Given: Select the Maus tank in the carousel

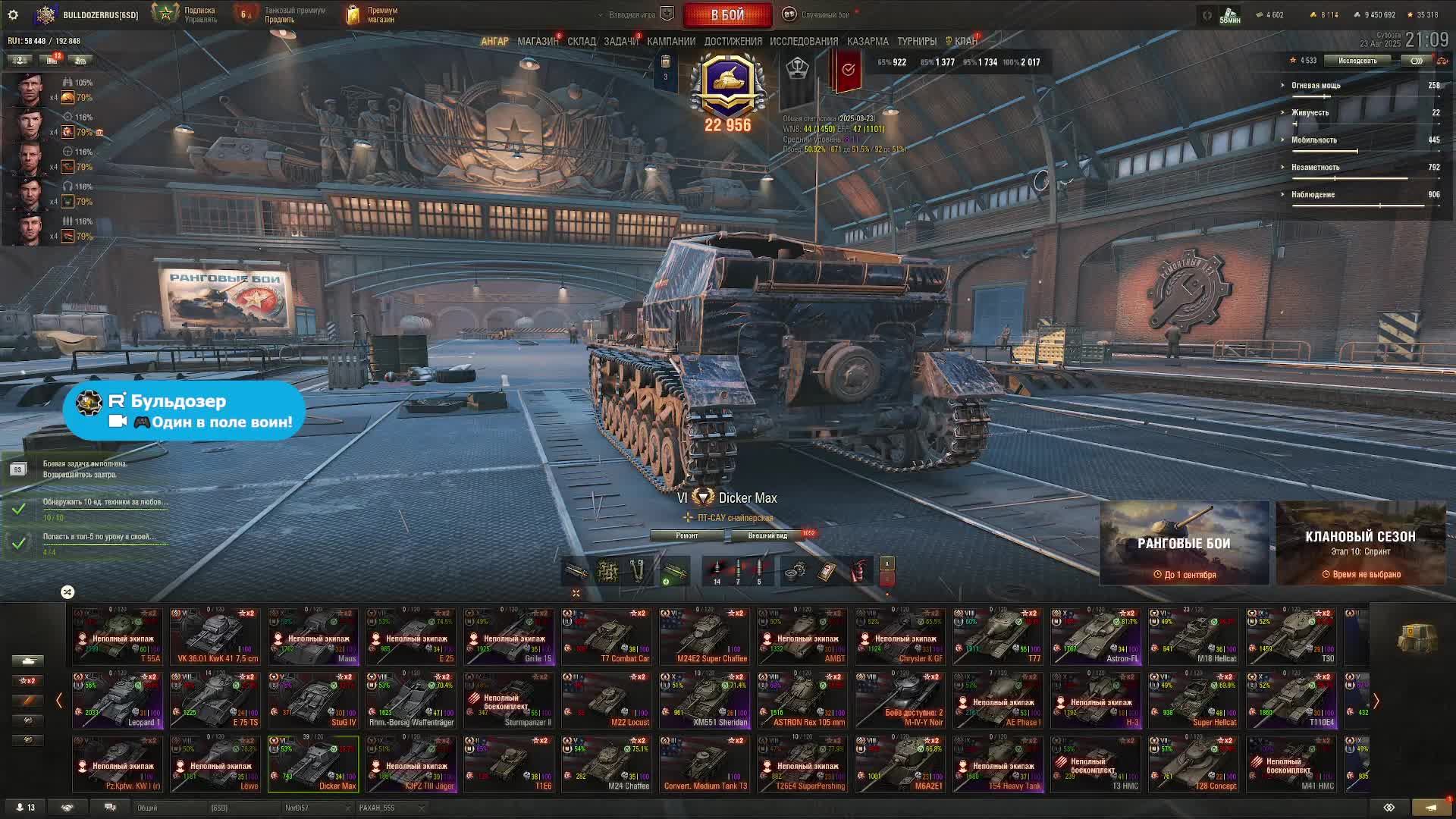Looking at the screenshot, I should point(313,636).
